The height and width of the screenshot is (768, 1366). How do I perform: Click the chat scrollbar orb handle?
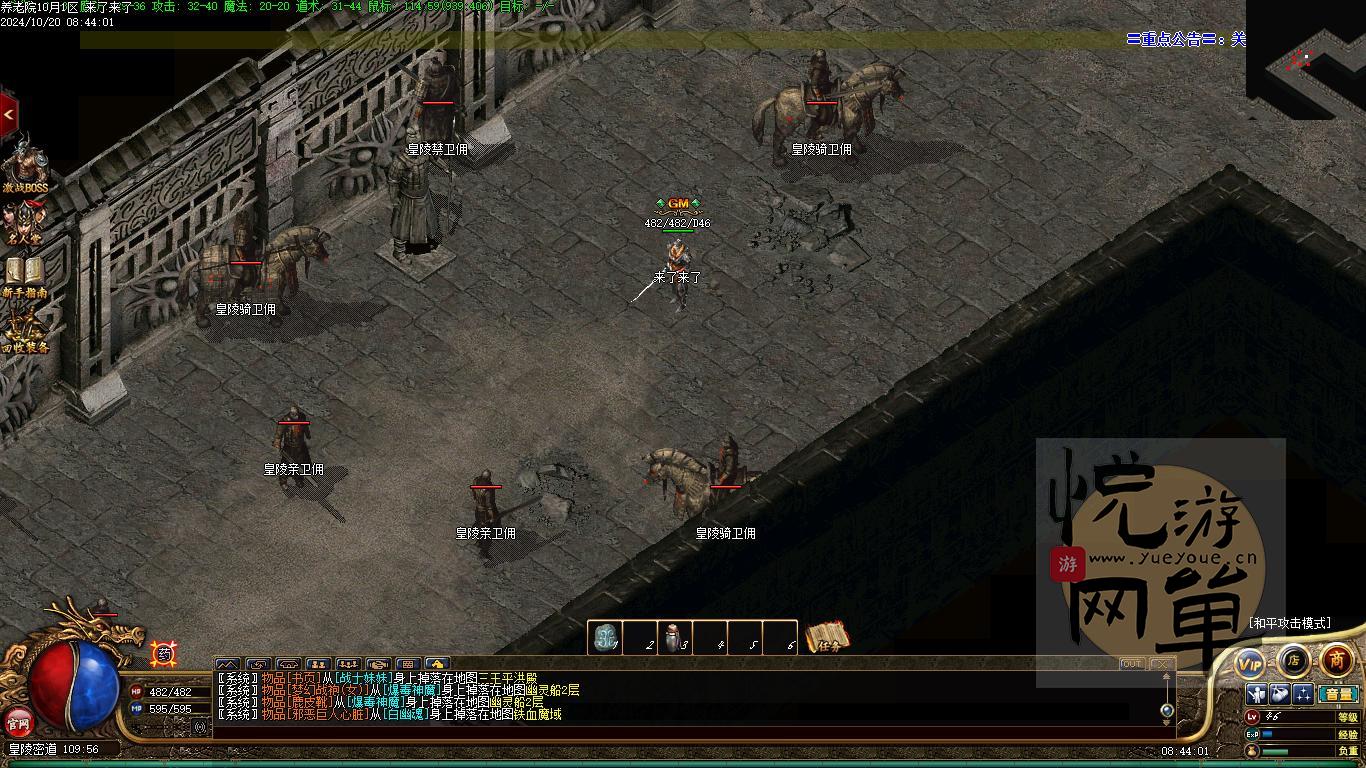(x=1166, y=710)
